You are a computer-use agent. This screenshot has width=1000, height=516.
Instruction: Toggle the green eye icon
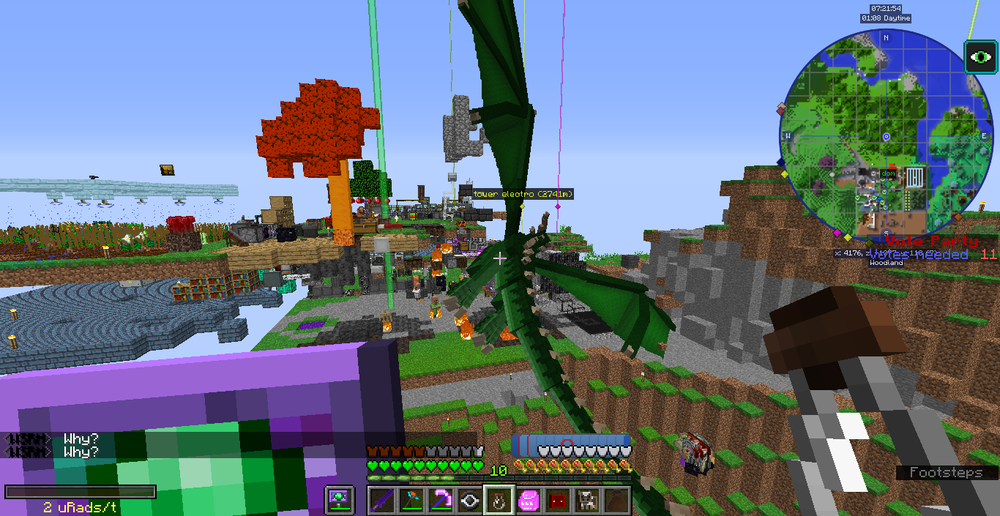point(978,57)
